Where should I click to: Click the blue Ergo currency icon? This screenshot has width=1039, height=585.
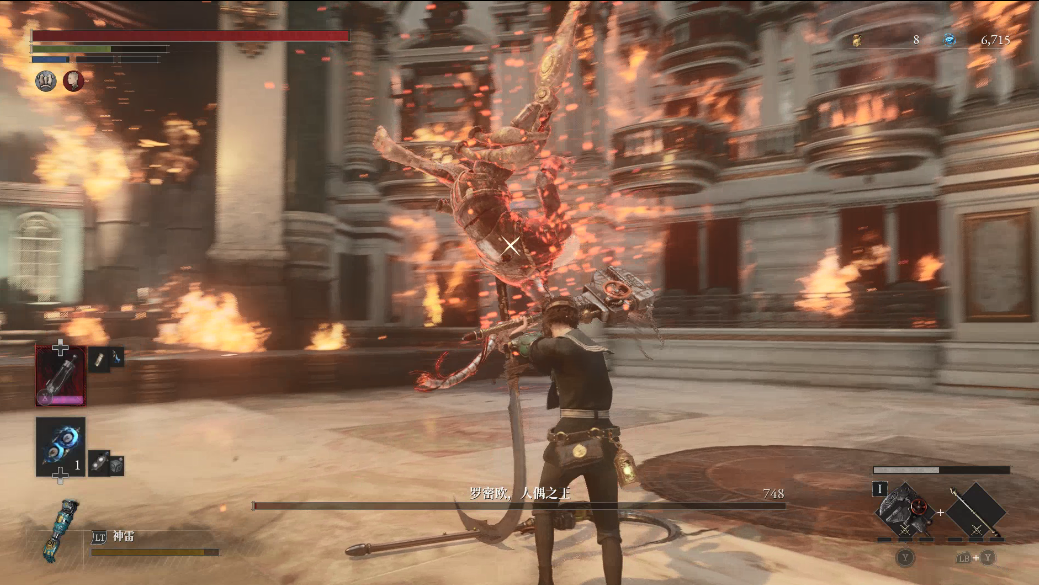[949, 40]
